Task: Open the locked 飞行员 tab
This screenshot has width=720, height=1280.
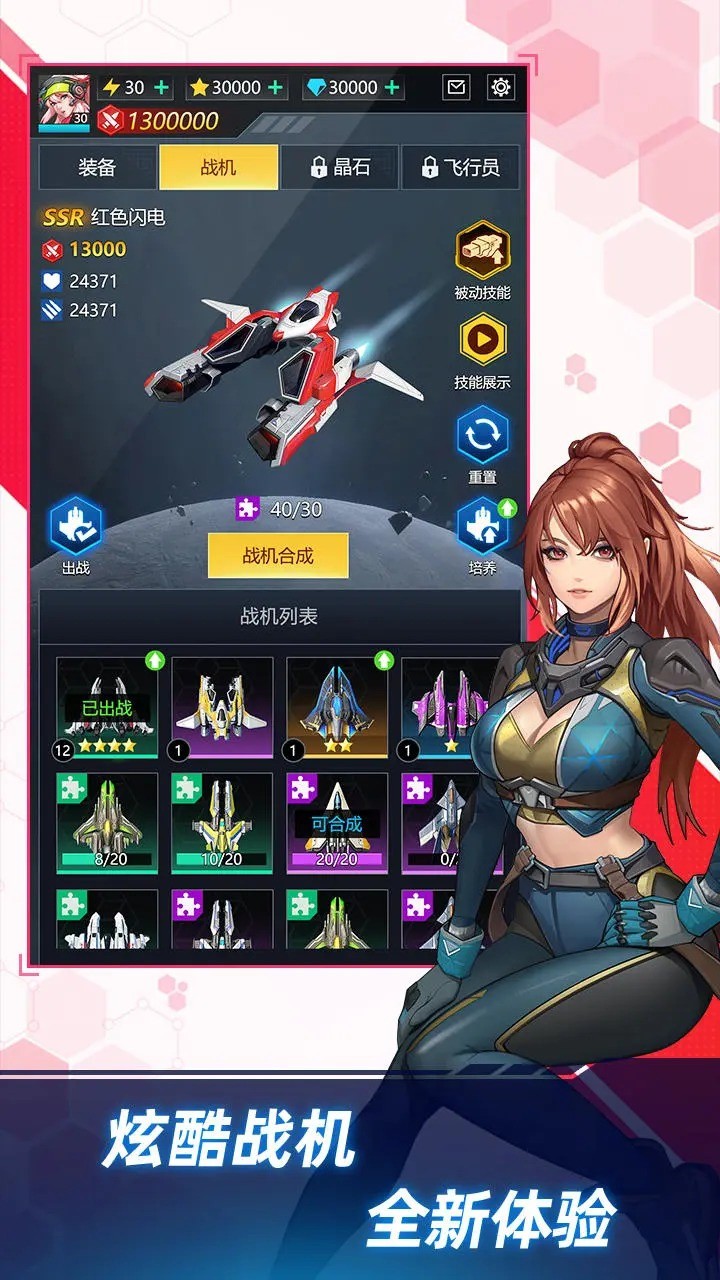Action: [460, 167]
